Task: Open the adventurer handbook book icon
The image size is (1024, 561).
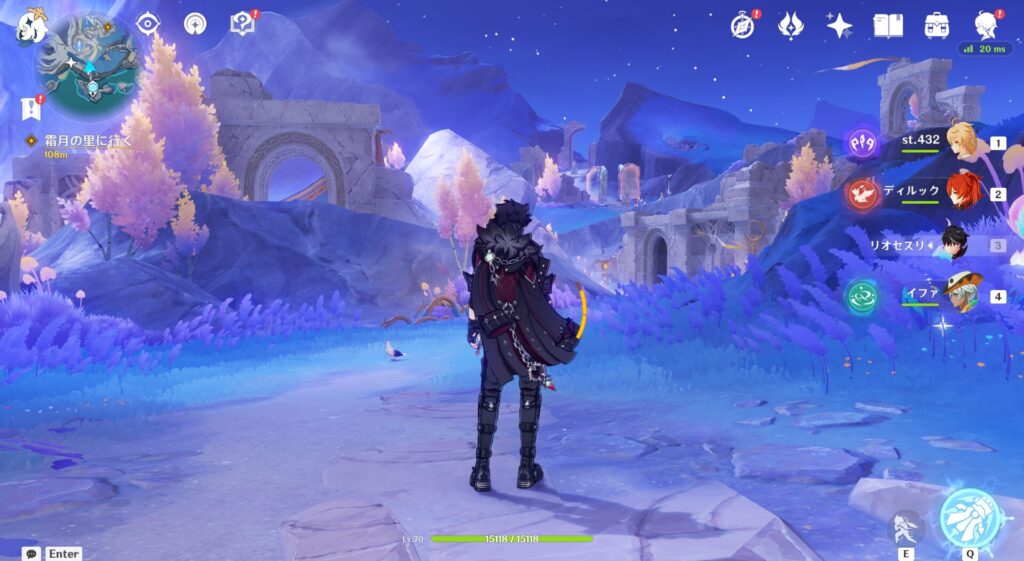Action: [x=887, y=25]
